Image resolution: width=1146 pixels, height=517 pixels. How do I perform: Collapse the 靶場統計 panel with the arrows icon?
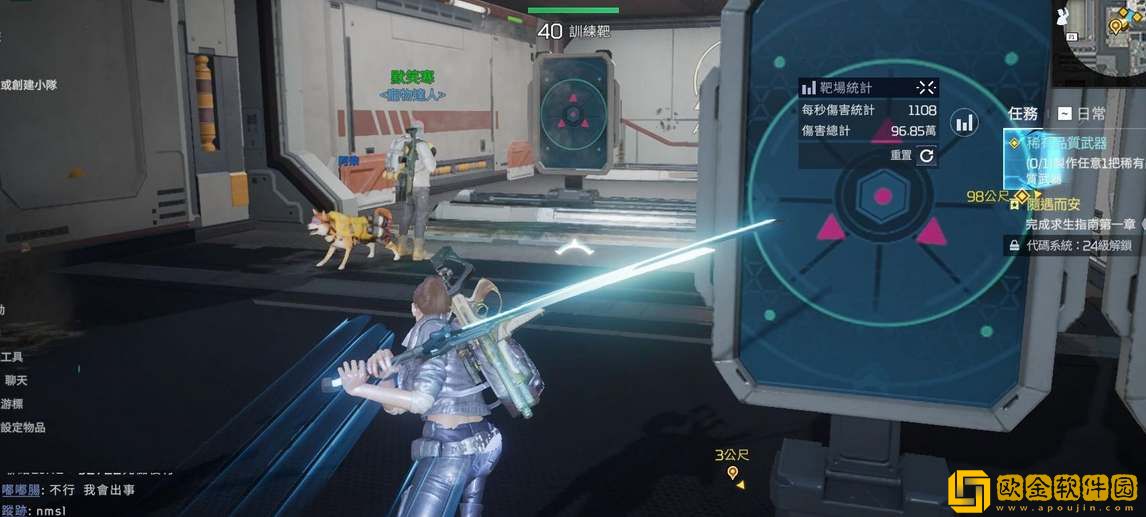[x=926, y=88]
